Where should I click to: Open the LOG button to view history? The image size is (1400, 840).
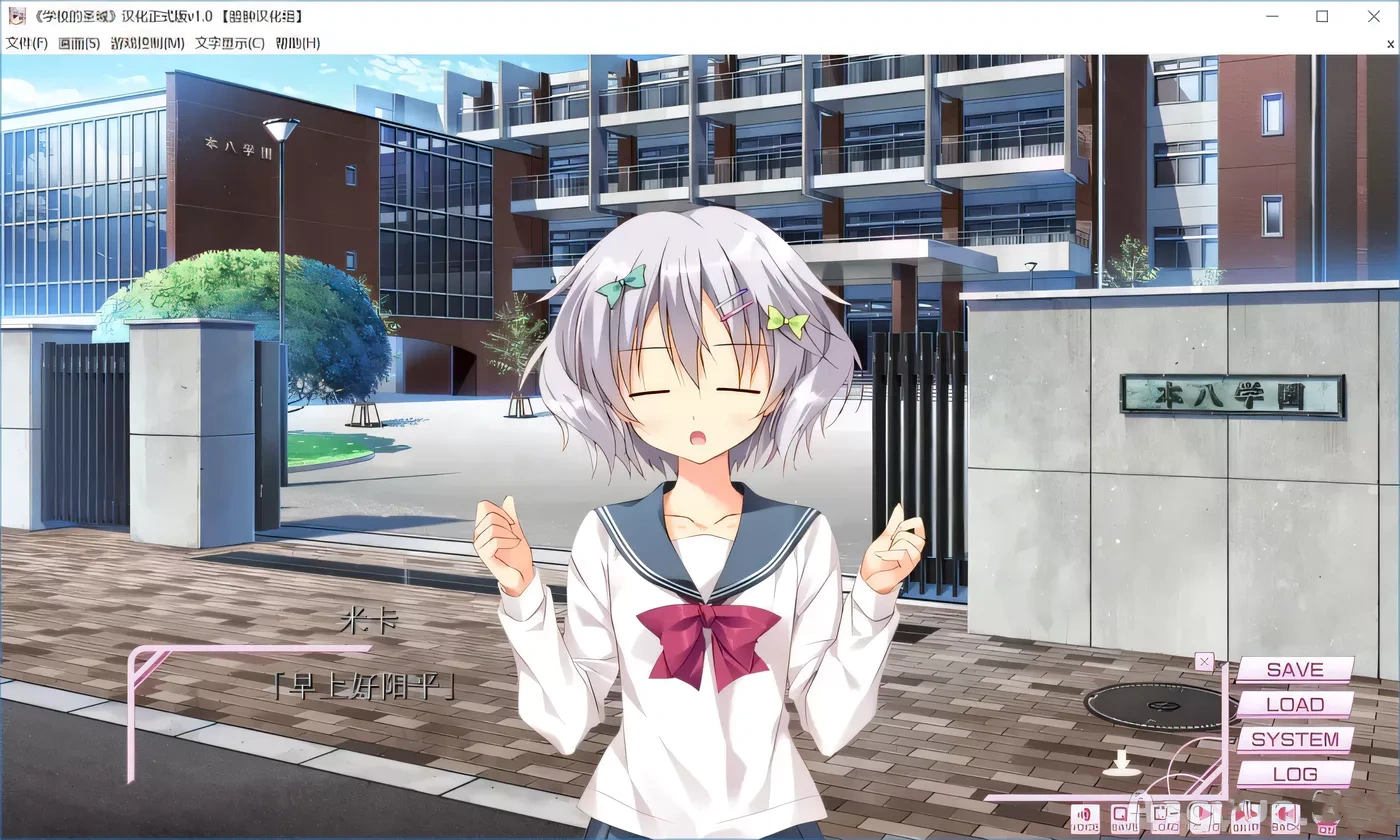[x=1294, y=774]
